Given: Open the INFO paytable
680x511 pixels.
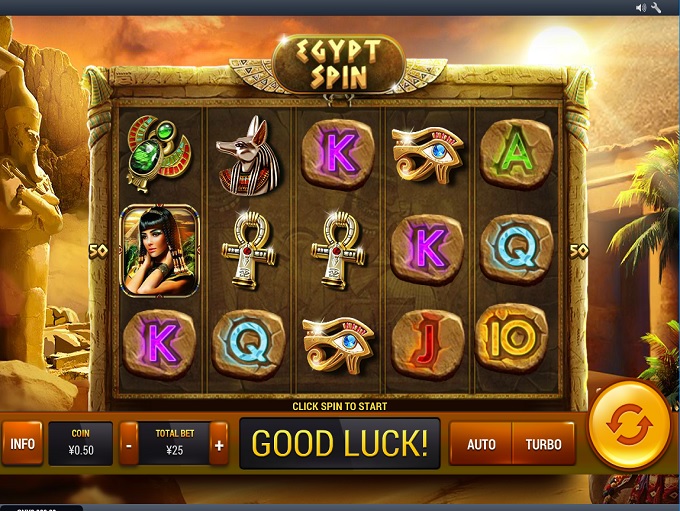Looking at the screenshot, I should [x=22, y=444].
